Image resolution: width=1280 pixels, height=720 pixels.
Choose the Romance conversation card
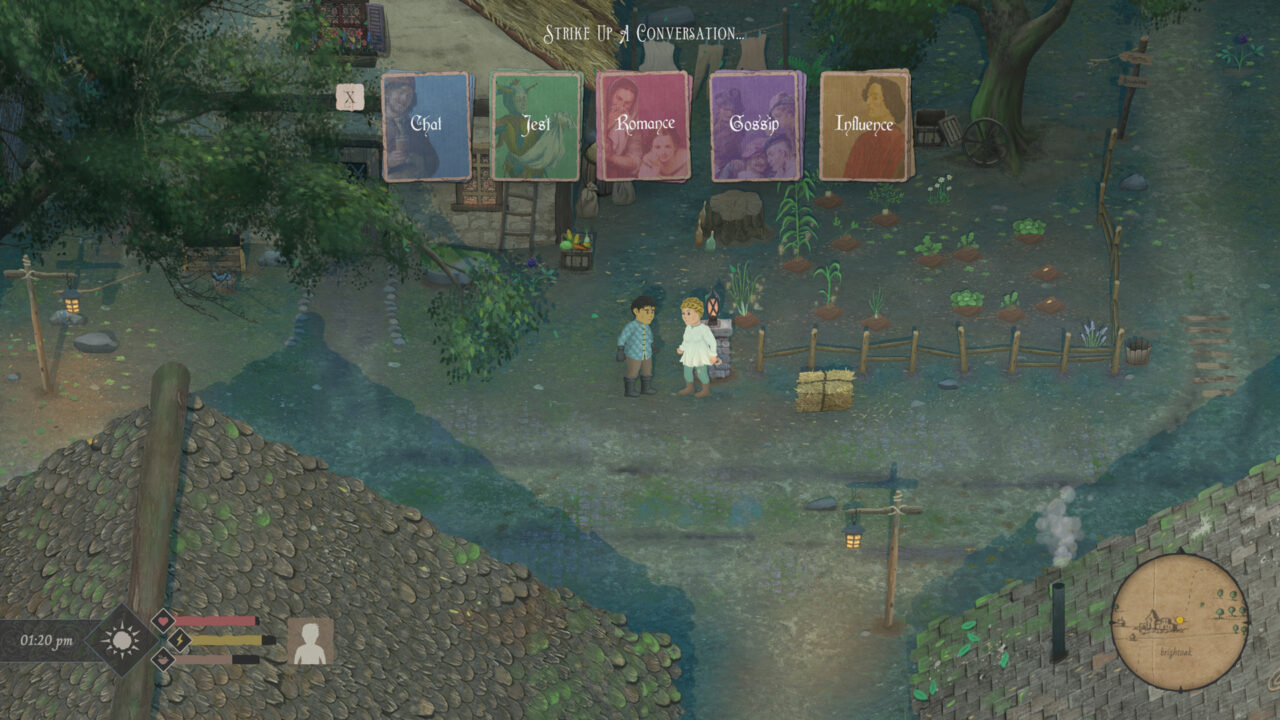coord(643,125)
